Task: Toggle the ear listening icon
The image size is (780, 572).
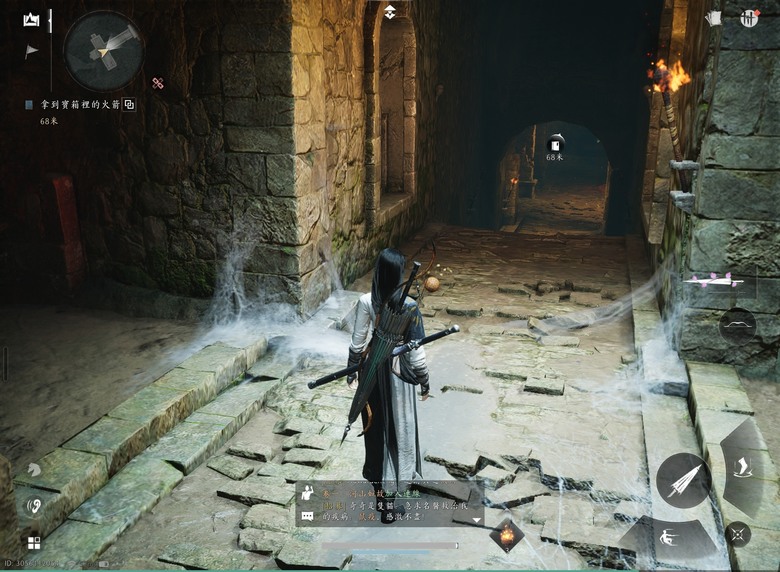Action: click(x=33, y=505)
